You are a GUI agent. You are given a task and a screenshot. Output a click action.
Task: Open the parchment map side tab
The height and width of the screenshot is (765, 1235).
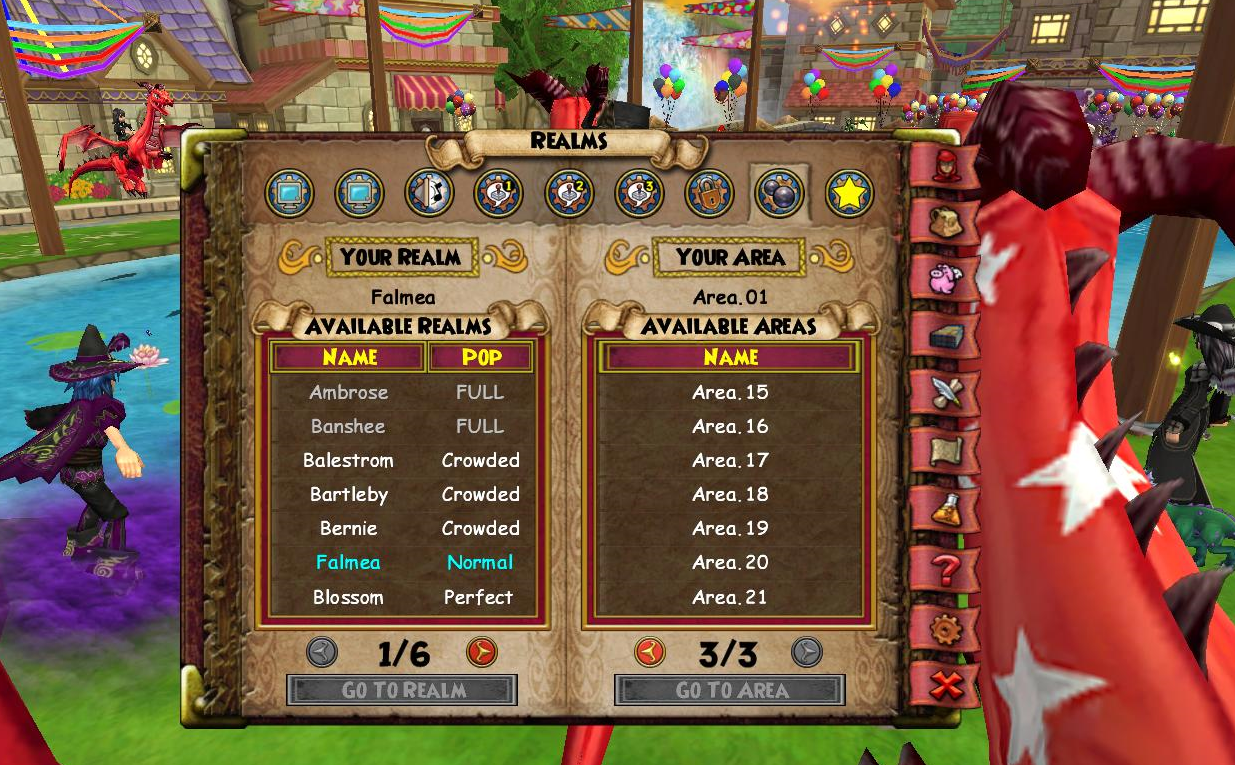[944, 453]
